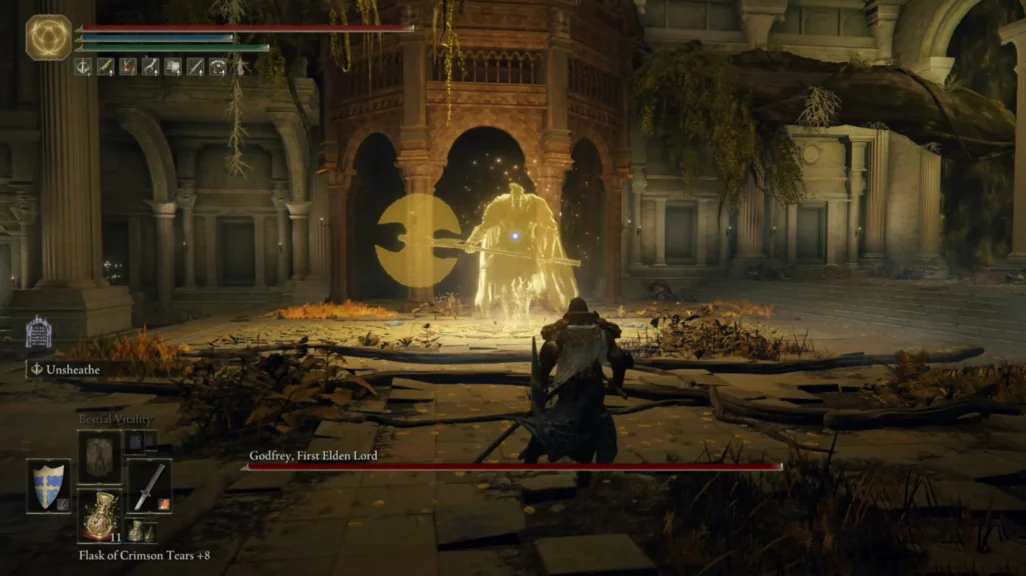Click the red buff status icon
This screenshot has width=1026, height=576.
click(x=128, y=67)
